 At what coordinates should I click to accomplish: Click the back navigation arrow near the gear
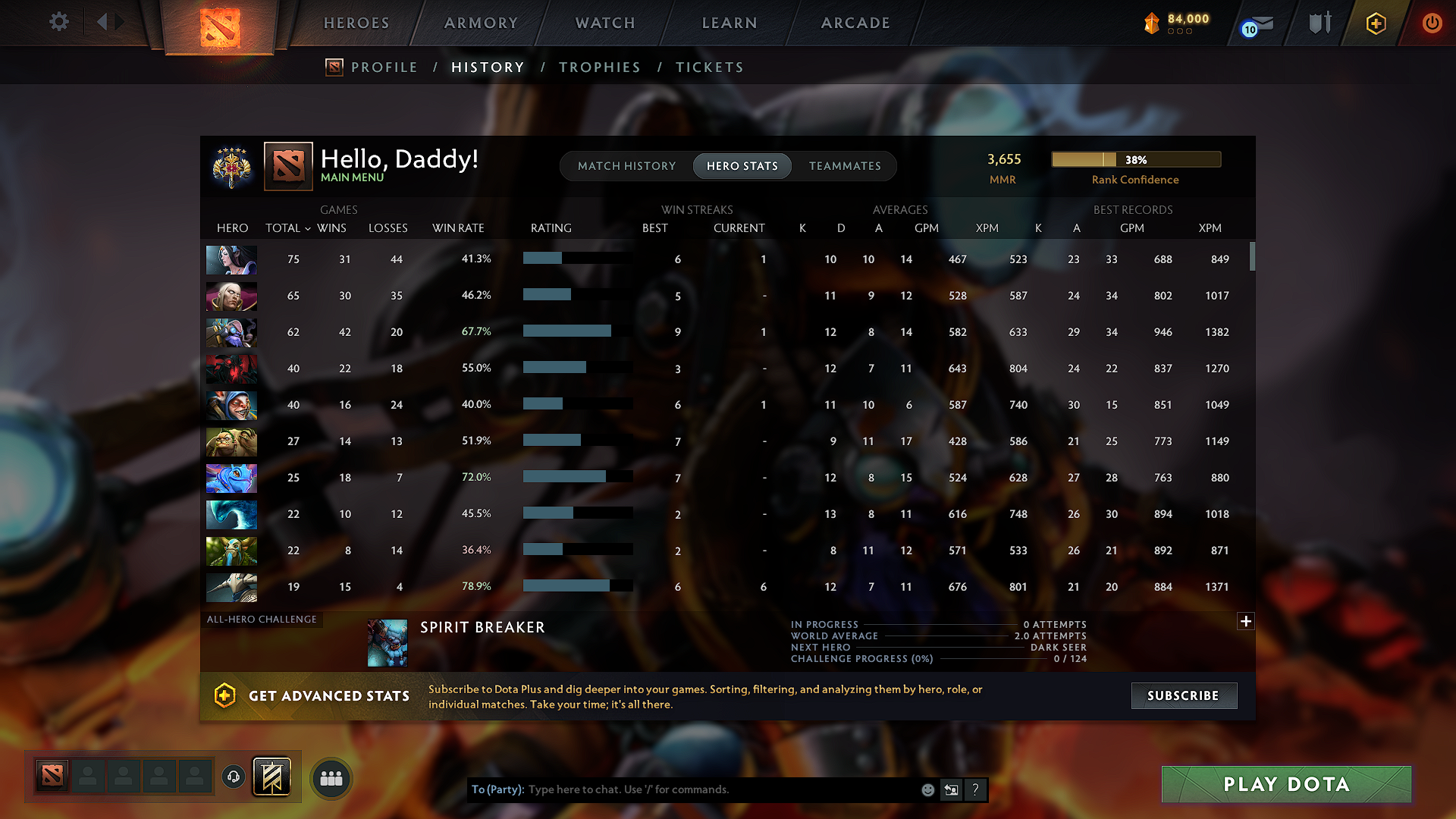click(x=104, y=21)
